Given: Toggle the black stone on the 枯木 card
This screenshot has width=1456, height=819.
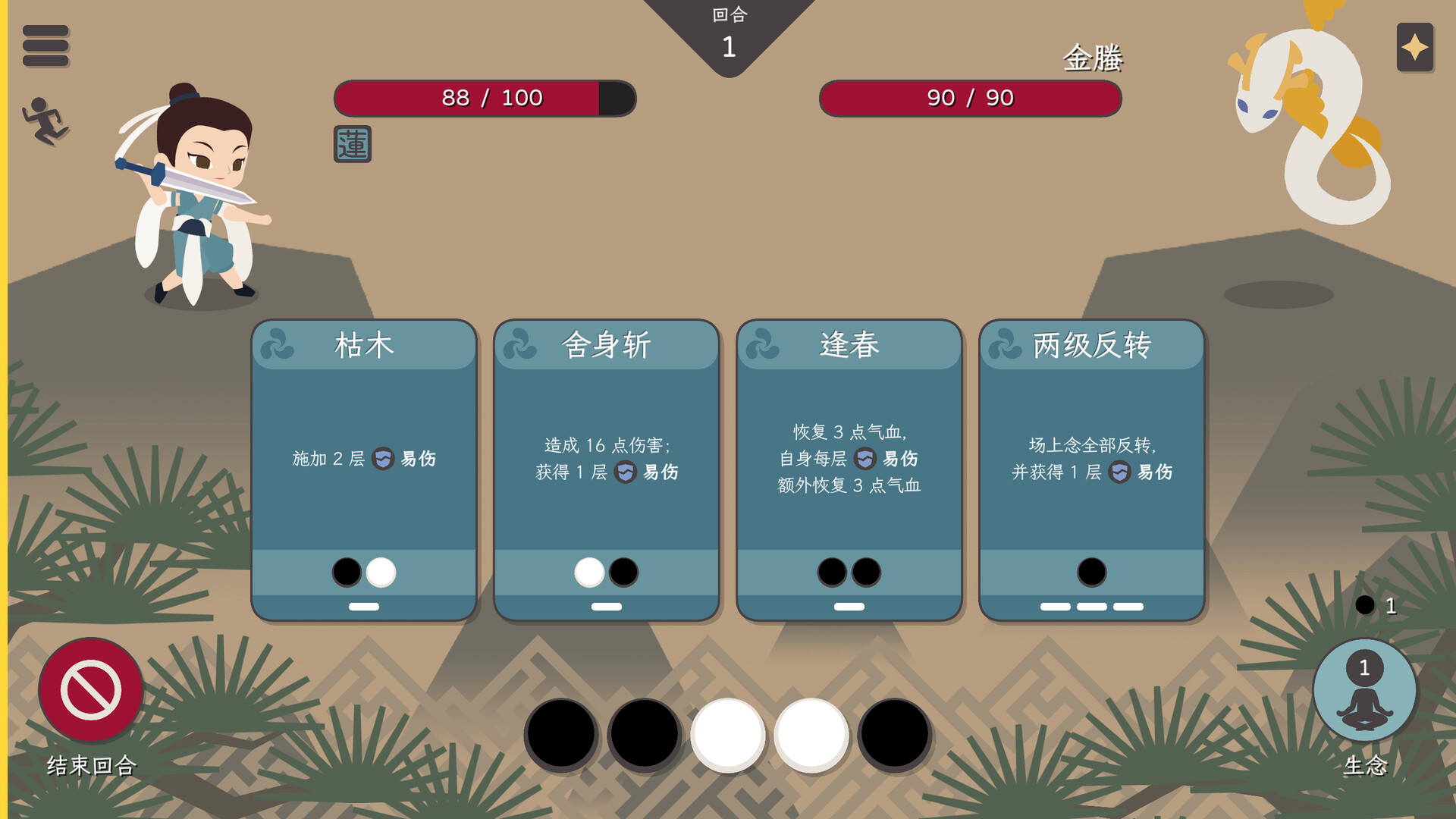Looking at the screenshot, I should coord(345,573).
